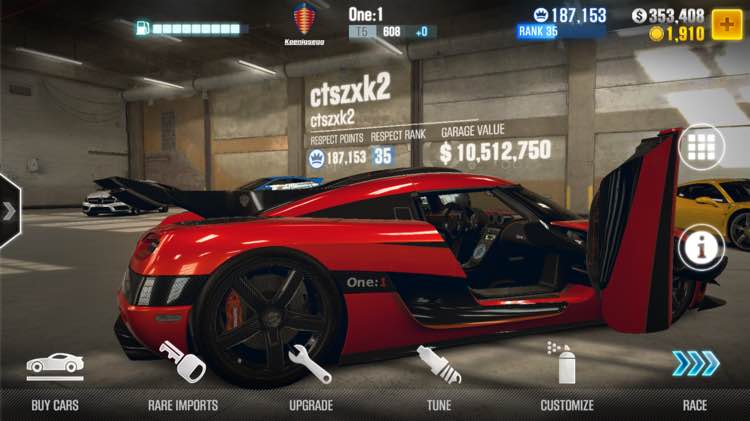This screenshot has height=421, width=750.
Task: View the Rank 35 respect panel
Action: (560, 23)
